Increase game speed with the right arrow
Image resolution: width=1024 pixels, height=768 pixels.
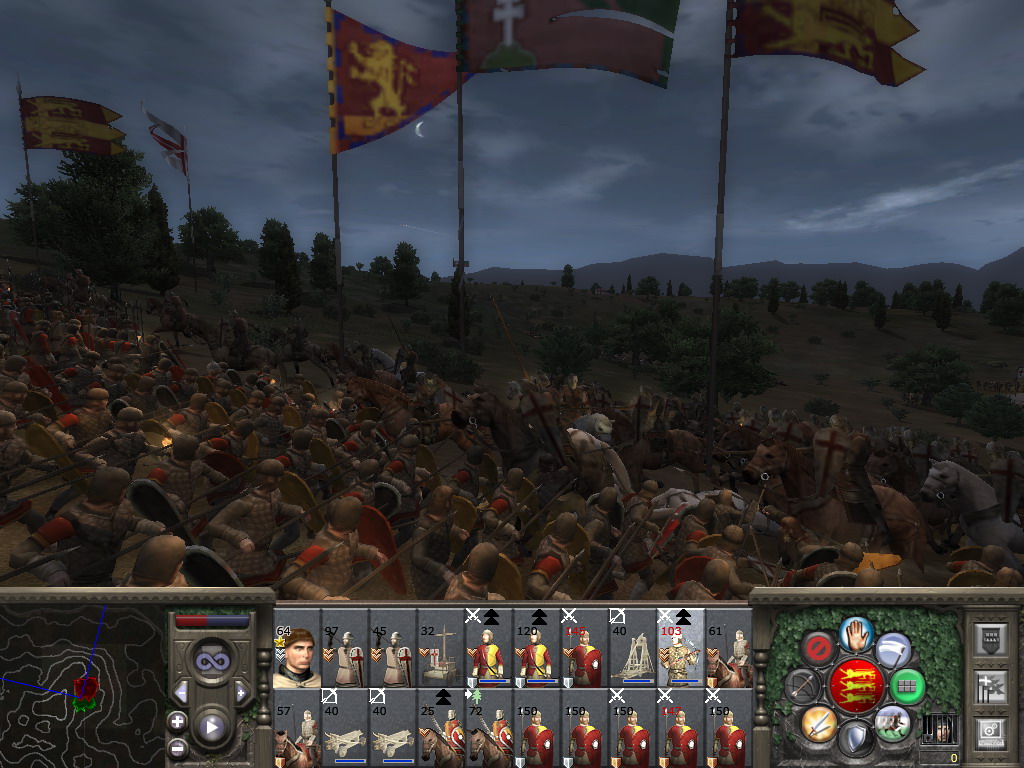click(x=241, y=692)
